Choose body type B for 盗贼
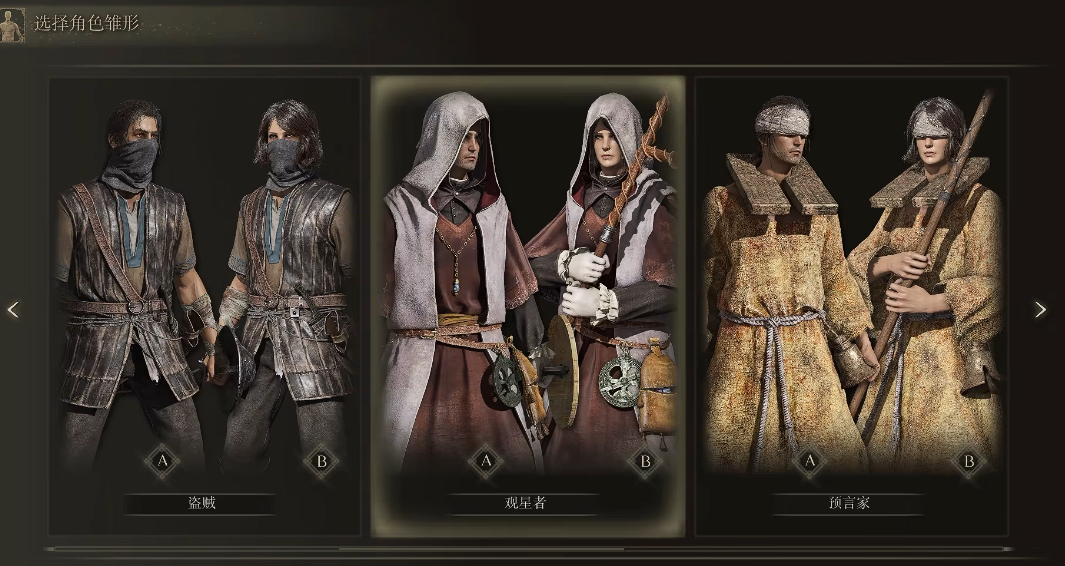The height and width of the screenshot is (566, 1065). 321,461
